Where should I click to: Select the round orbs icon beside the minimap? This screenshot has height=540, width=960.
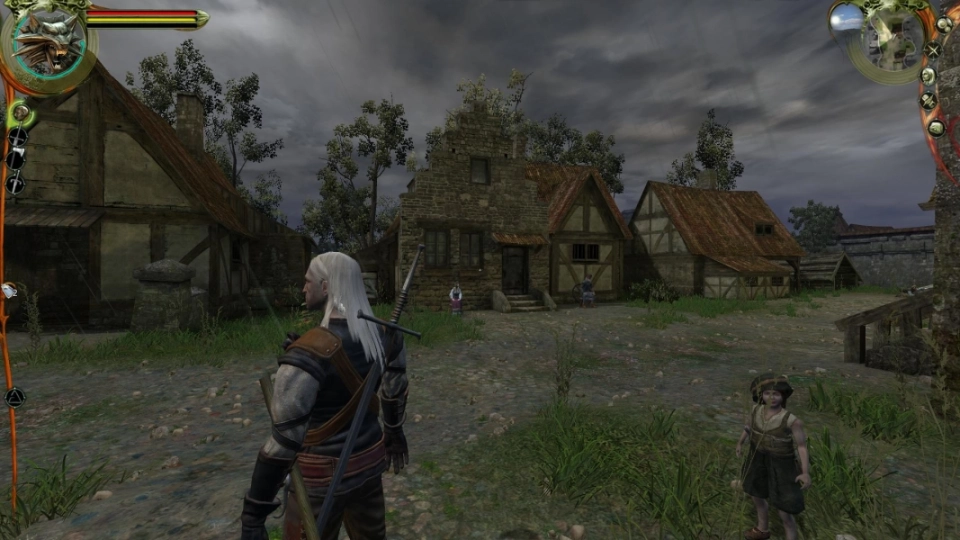[x=942, y=24]
